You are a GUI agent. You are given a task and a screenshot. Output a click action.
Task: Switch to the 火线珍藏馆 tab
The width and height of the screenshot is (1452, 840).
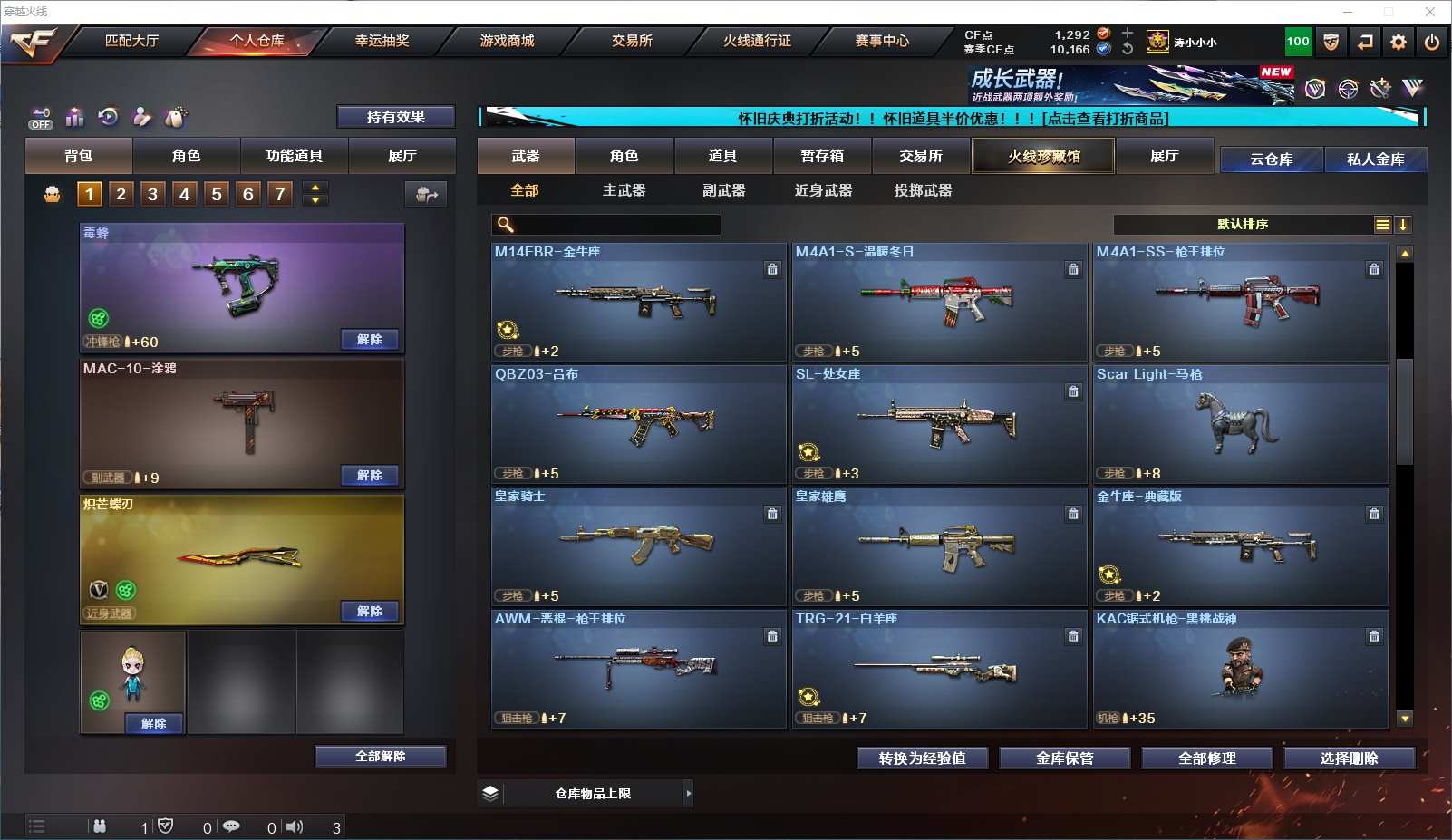(1043, 156)
